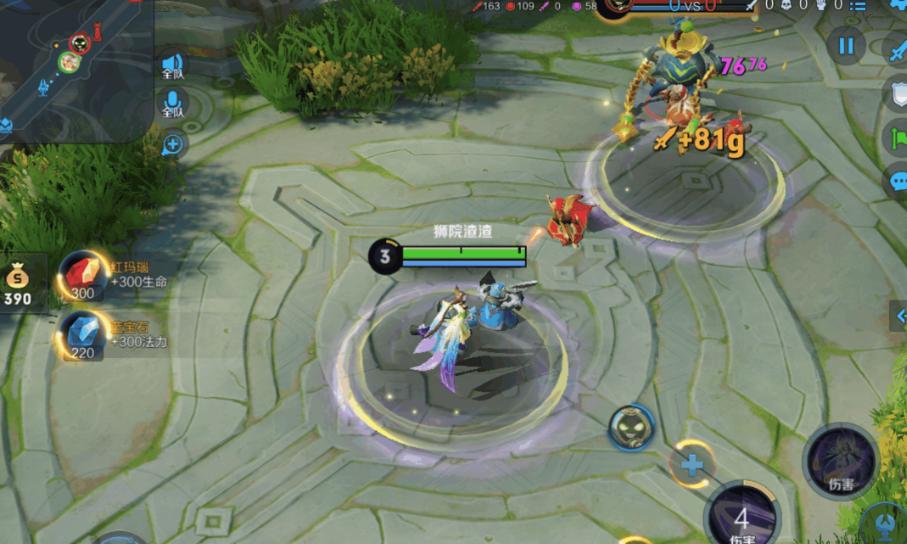
Task: Pause the match
Action: 846,45
